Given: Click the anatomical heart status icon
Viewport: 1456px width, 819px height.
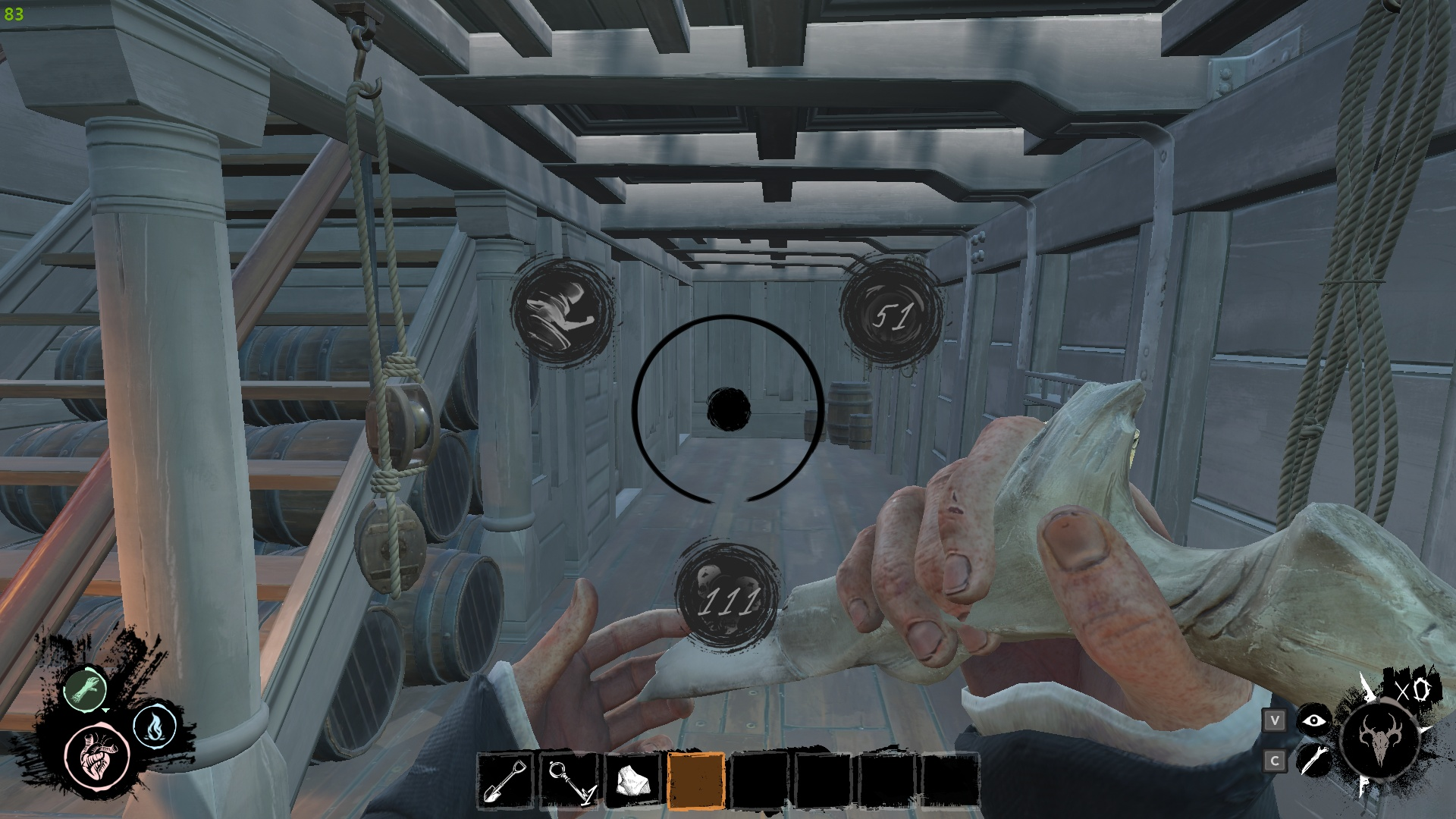Looking at the screenshot, I should (x=97, y=755).
